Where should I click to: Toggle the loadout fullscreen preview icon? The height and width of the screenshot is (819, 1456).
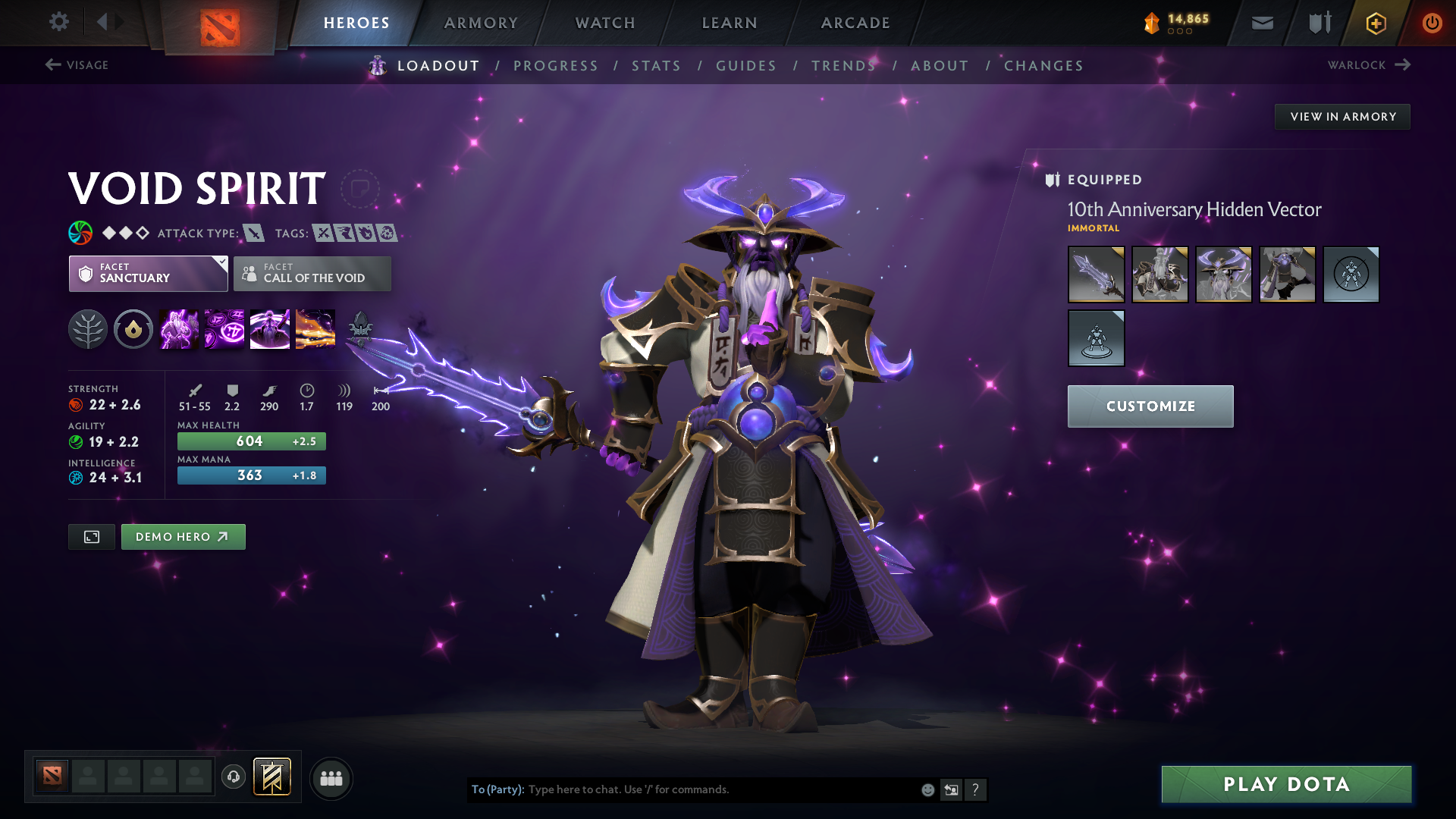click(x=91, y=536)
